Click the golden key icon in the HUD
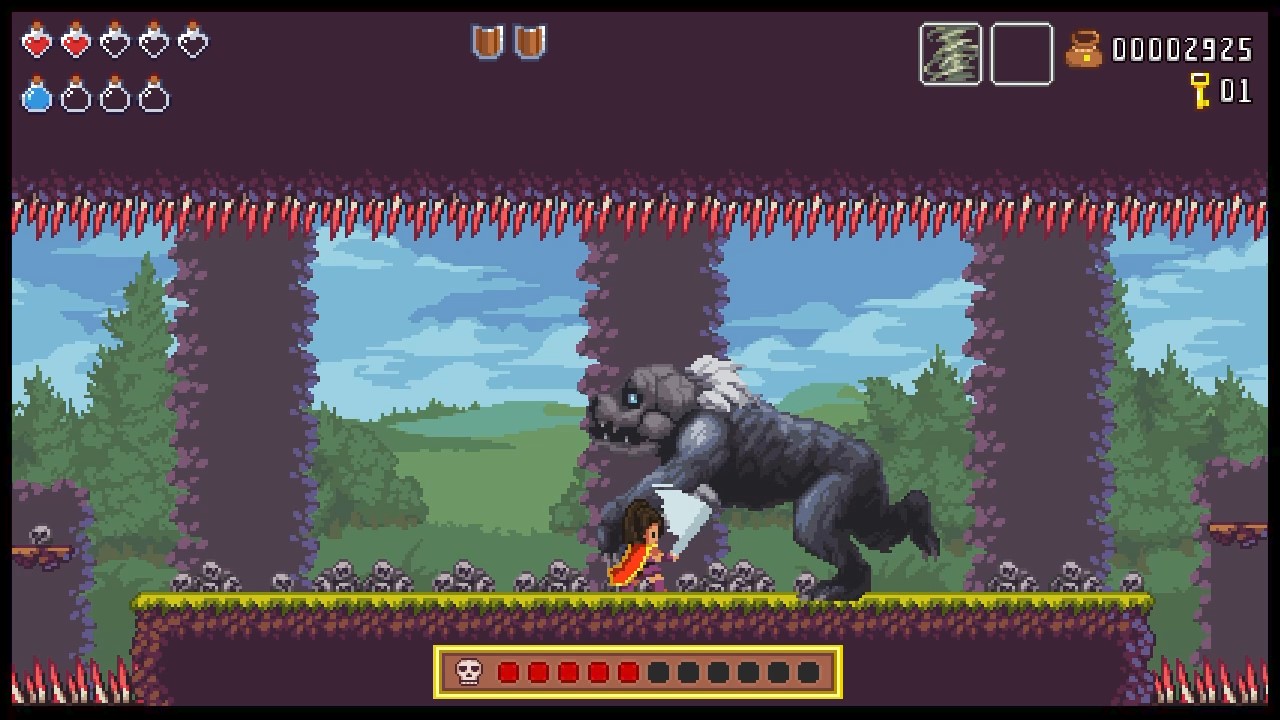Image resolution: width=1280 pixels, height=720 pixels. 1200,91
